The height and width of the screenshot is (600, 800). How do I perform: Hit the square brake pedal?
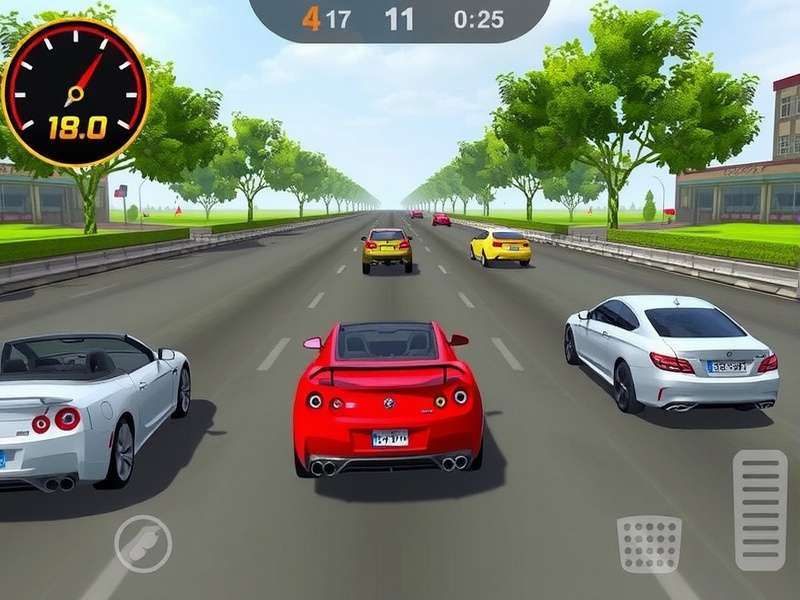[x=649, y=544]
